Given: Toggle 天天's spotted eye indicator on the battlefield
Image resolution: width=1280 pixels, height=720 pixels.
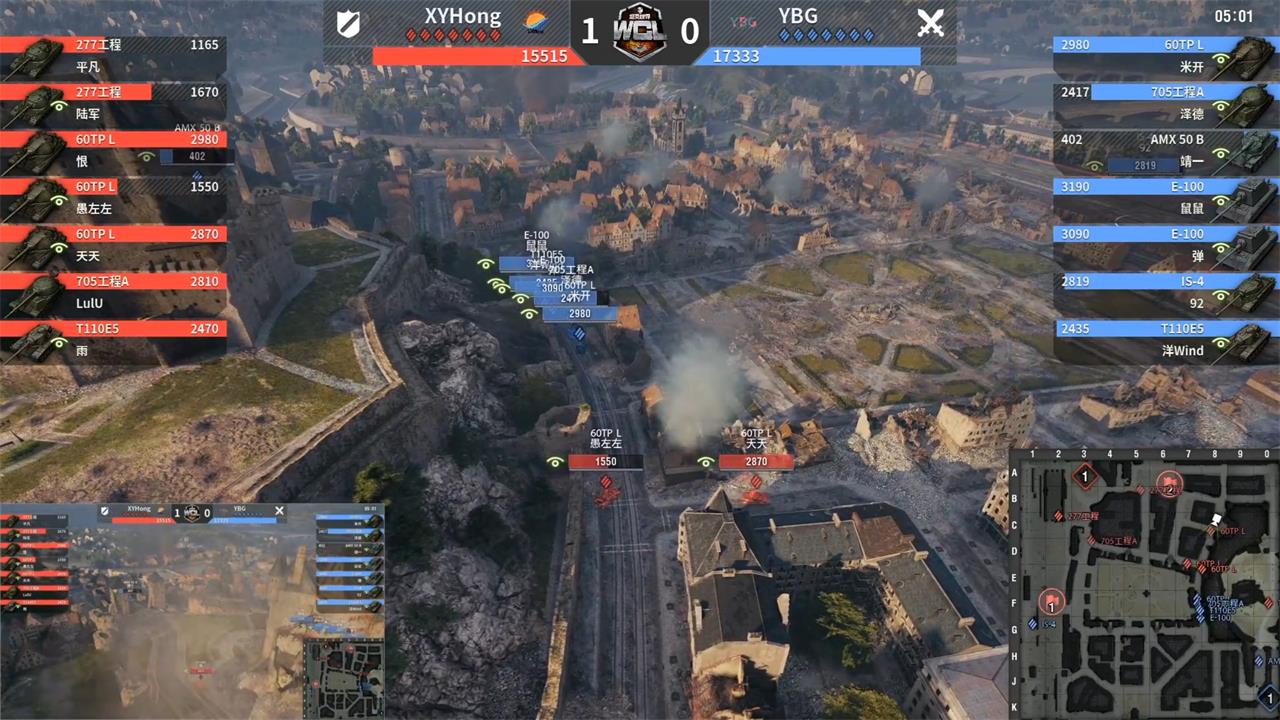Looking at the screenshot, I should [706, 461].
